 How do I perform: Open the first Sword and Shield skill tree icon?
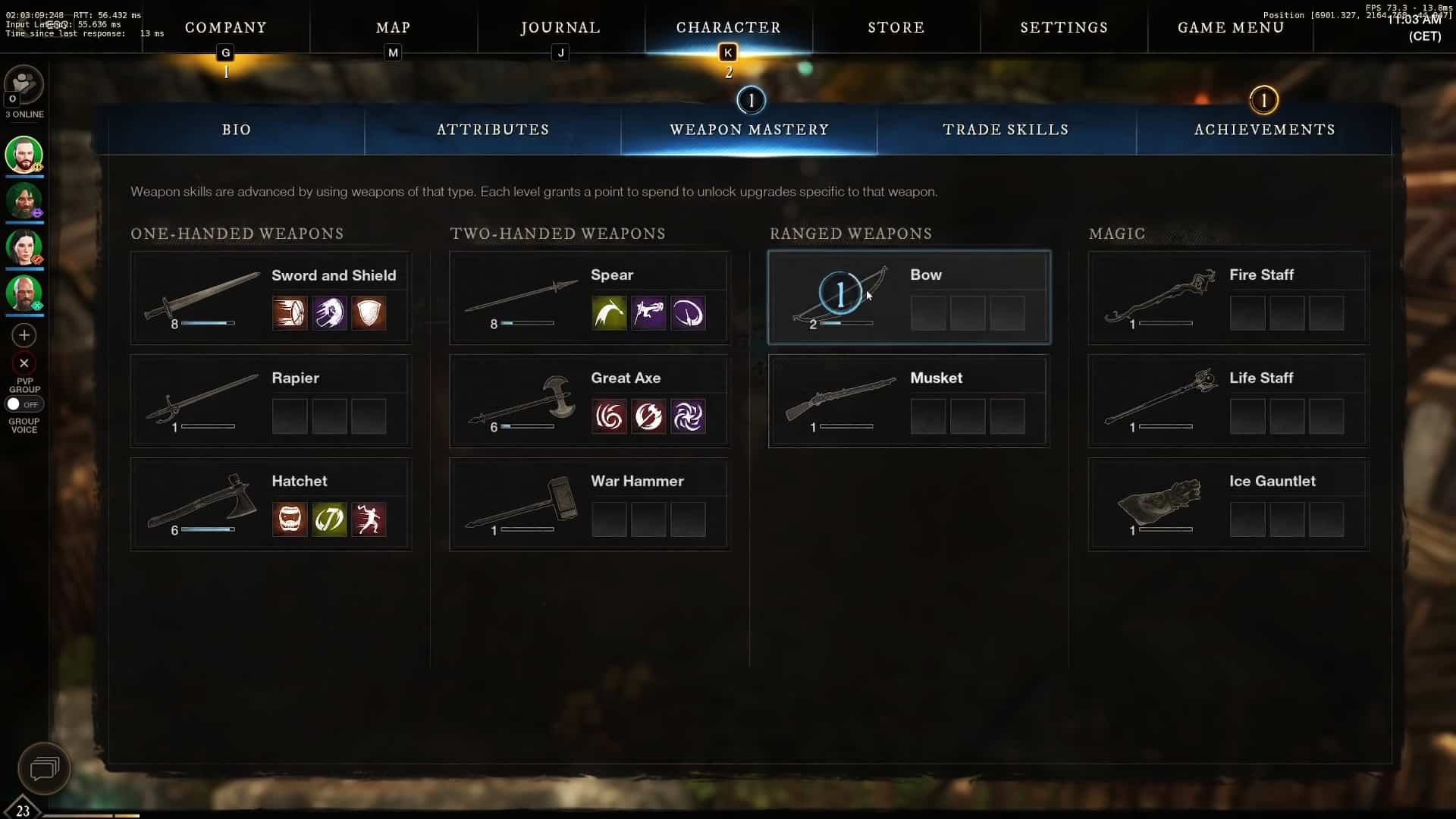pos(289,313)
